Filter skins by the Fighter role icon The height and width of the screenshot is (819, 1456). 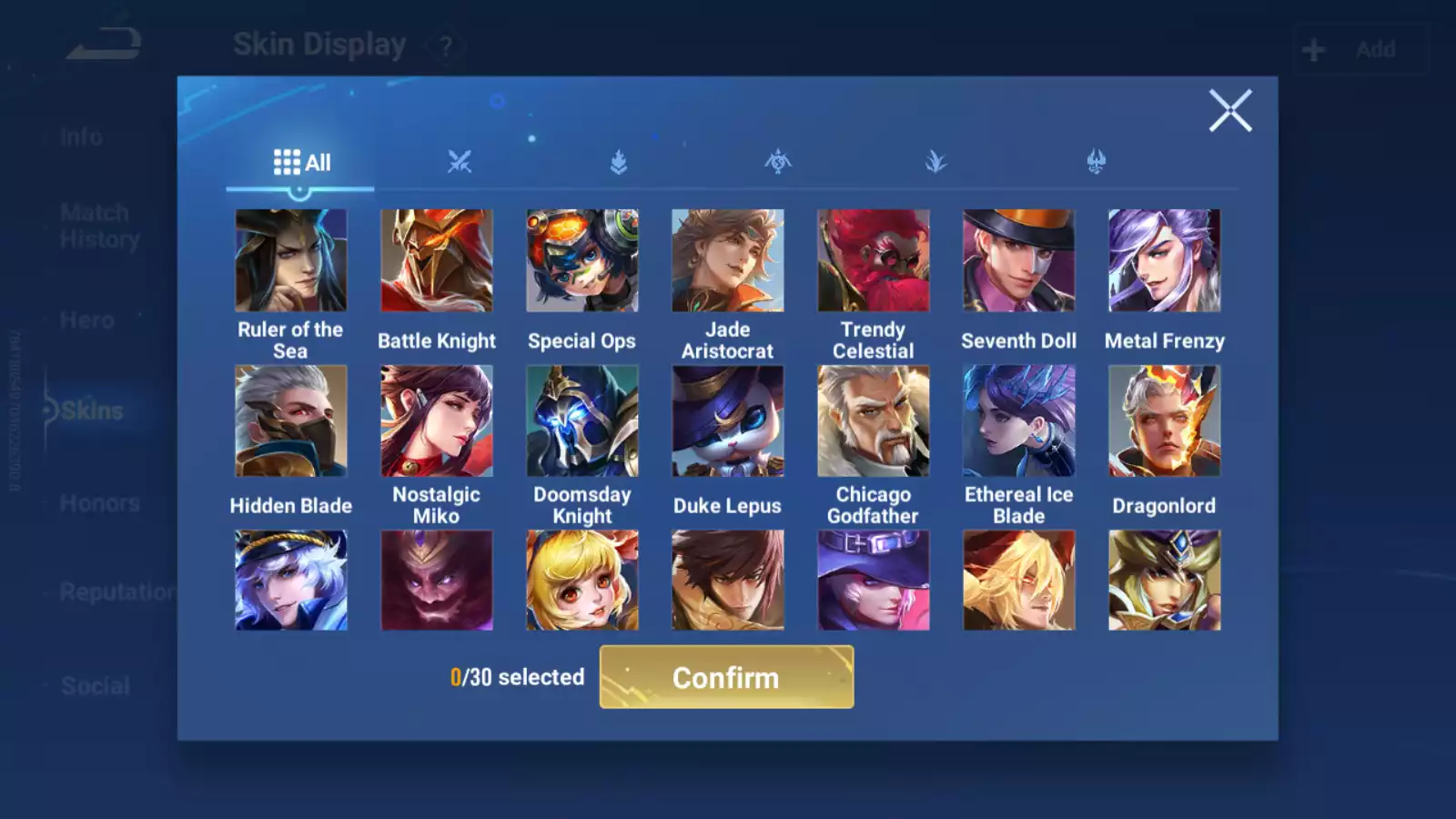pos(461,162)
